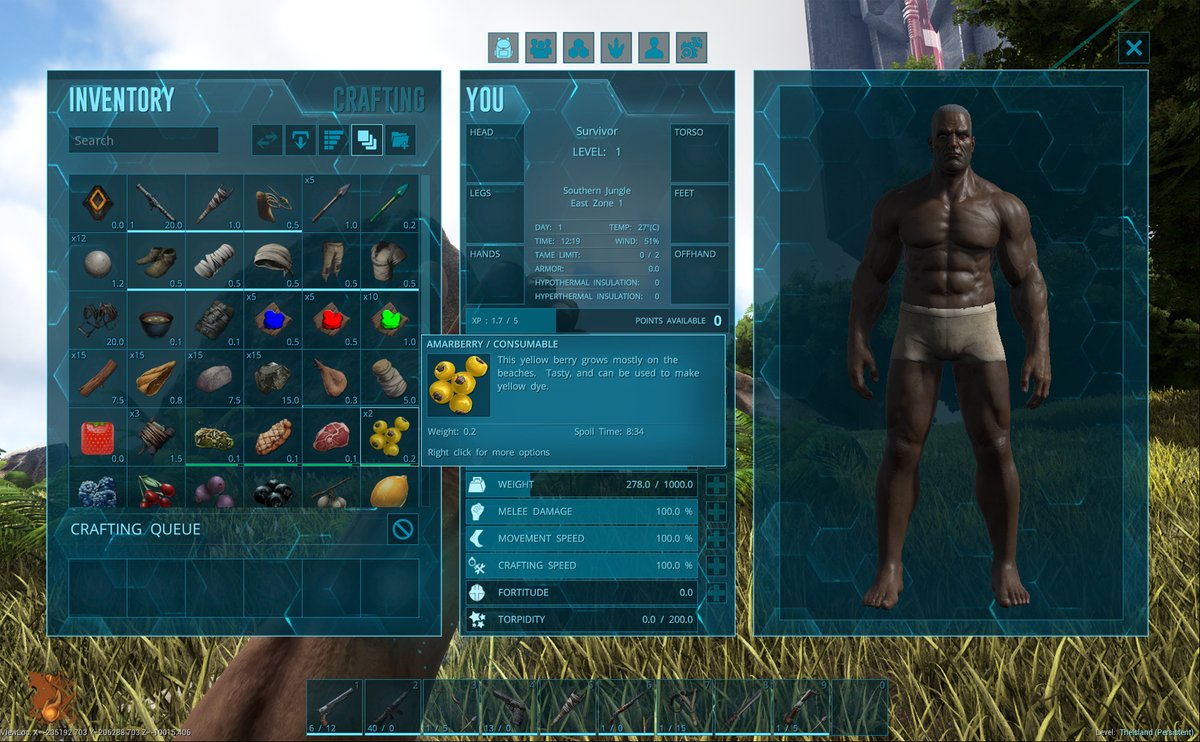
Task: Toggle the inventory sort items button
Action: pos(333,141)
